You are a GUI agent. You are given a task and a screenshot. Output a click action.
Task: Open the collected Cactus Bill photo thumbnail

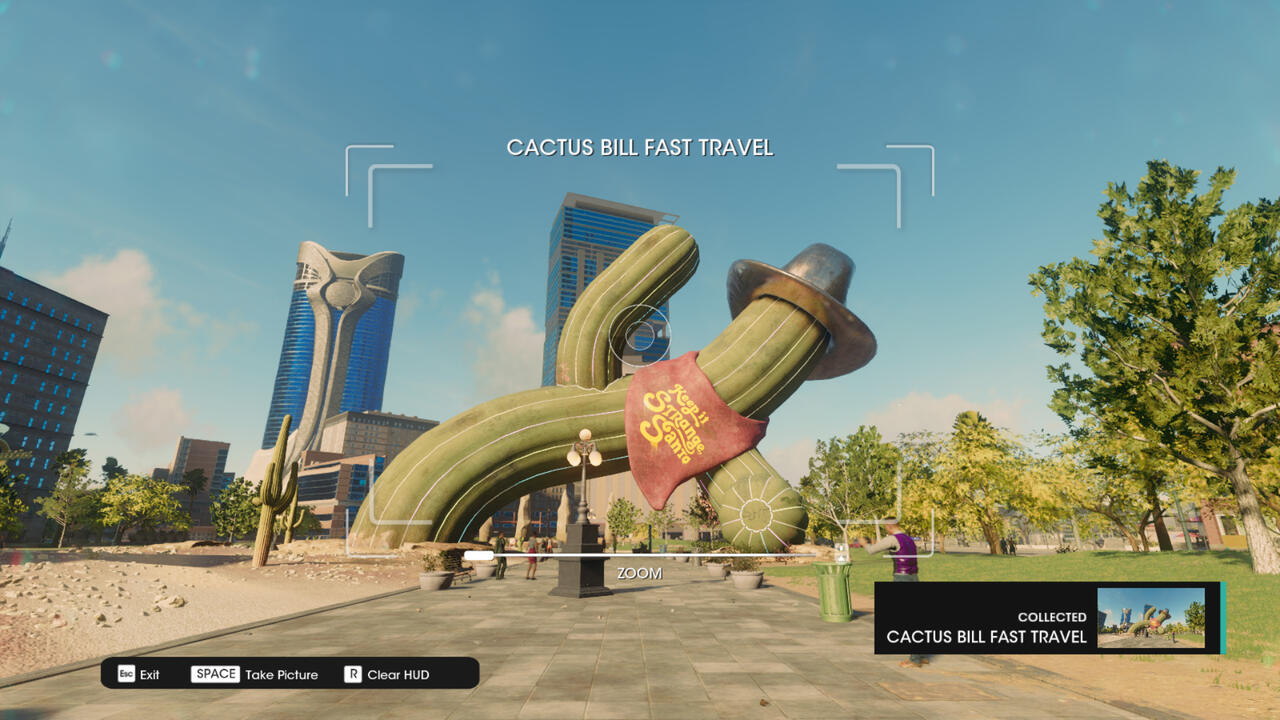[1150, 618]
